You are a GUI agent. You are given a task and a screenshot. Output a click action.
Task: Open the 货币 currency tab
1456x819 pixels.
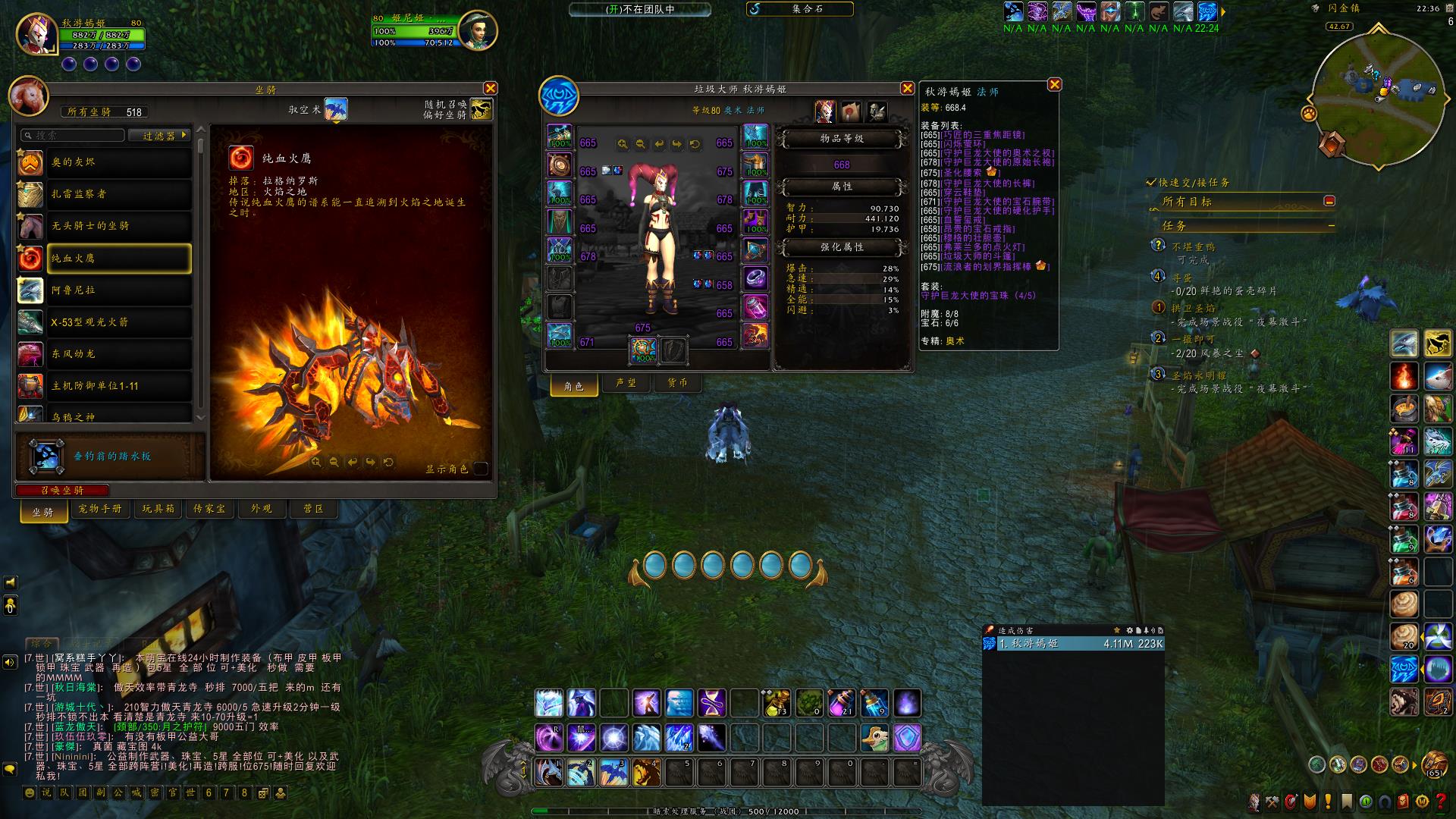point(677,384)
